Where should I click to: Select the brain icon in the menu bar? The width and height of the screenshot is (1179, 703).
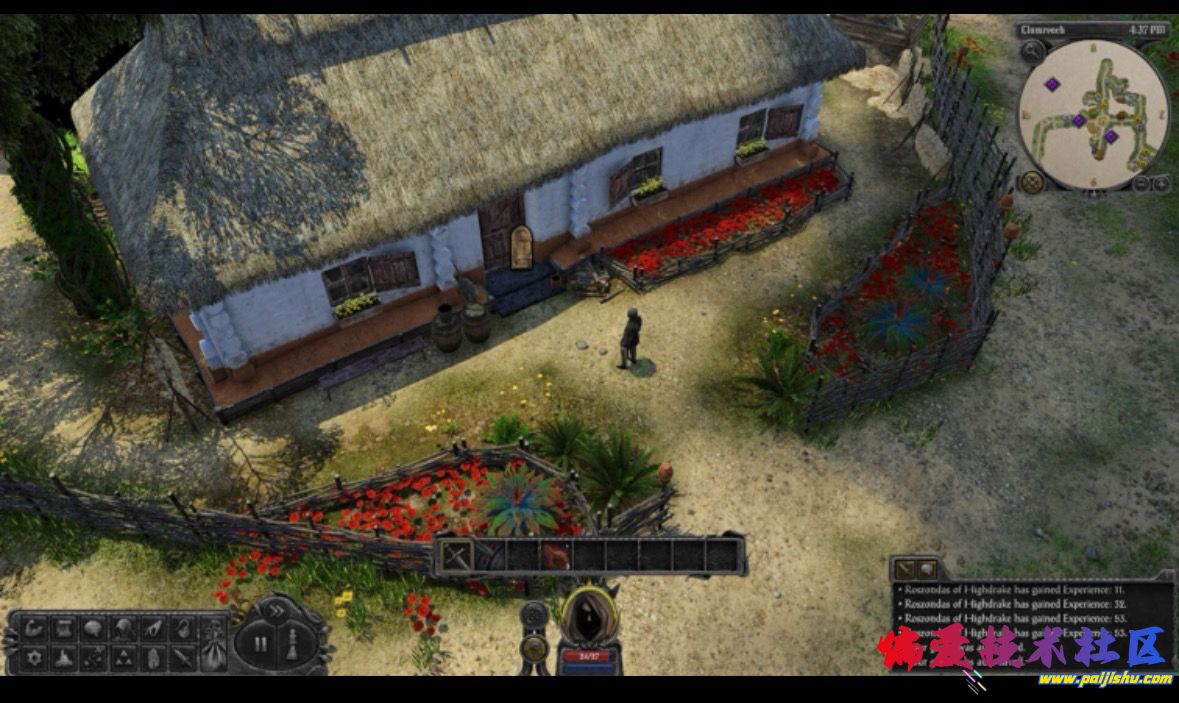(x=94, y=629)
